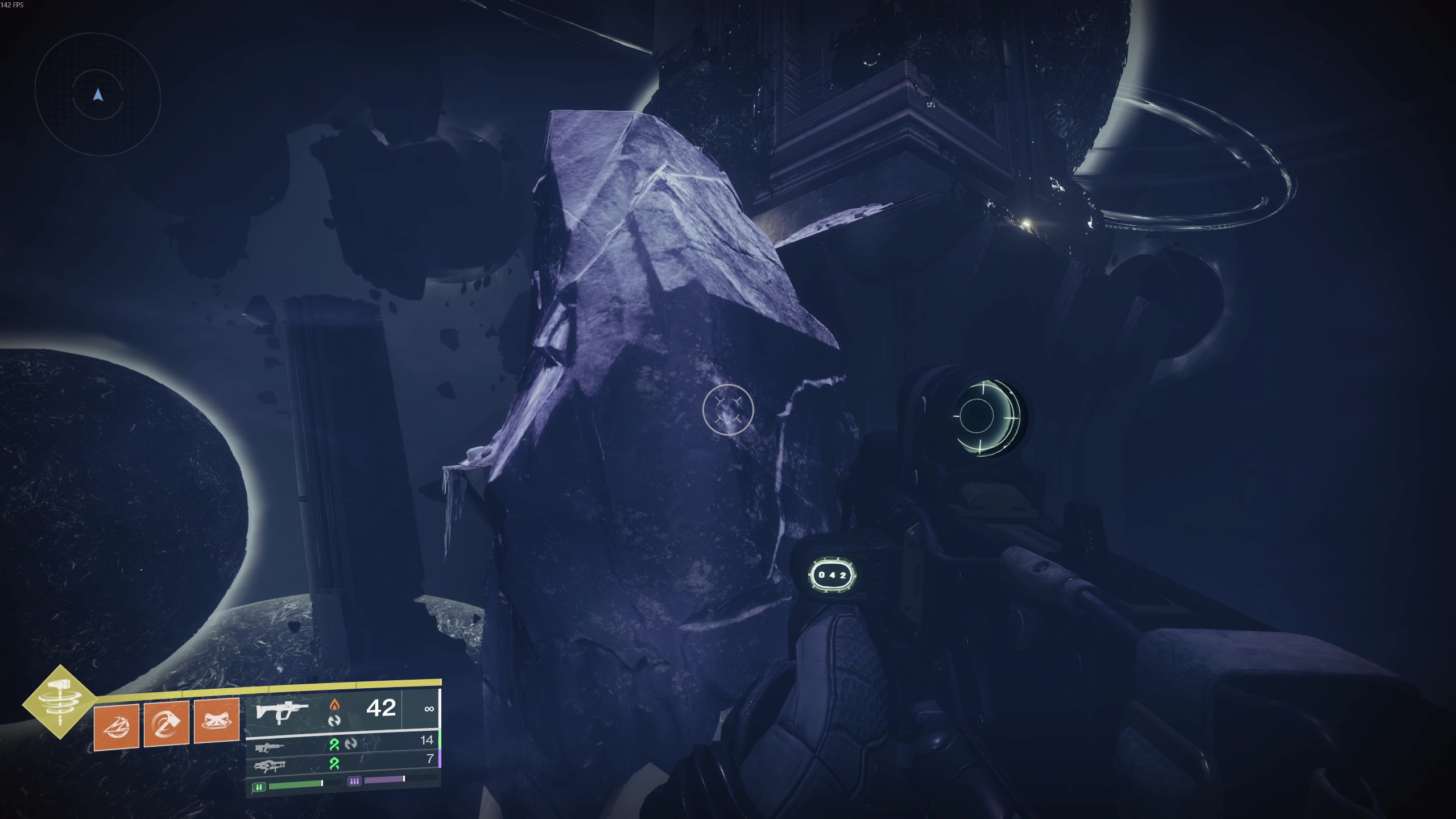Activate the golden hammer super icon
1456x819 pixels.
click(59, 702)
